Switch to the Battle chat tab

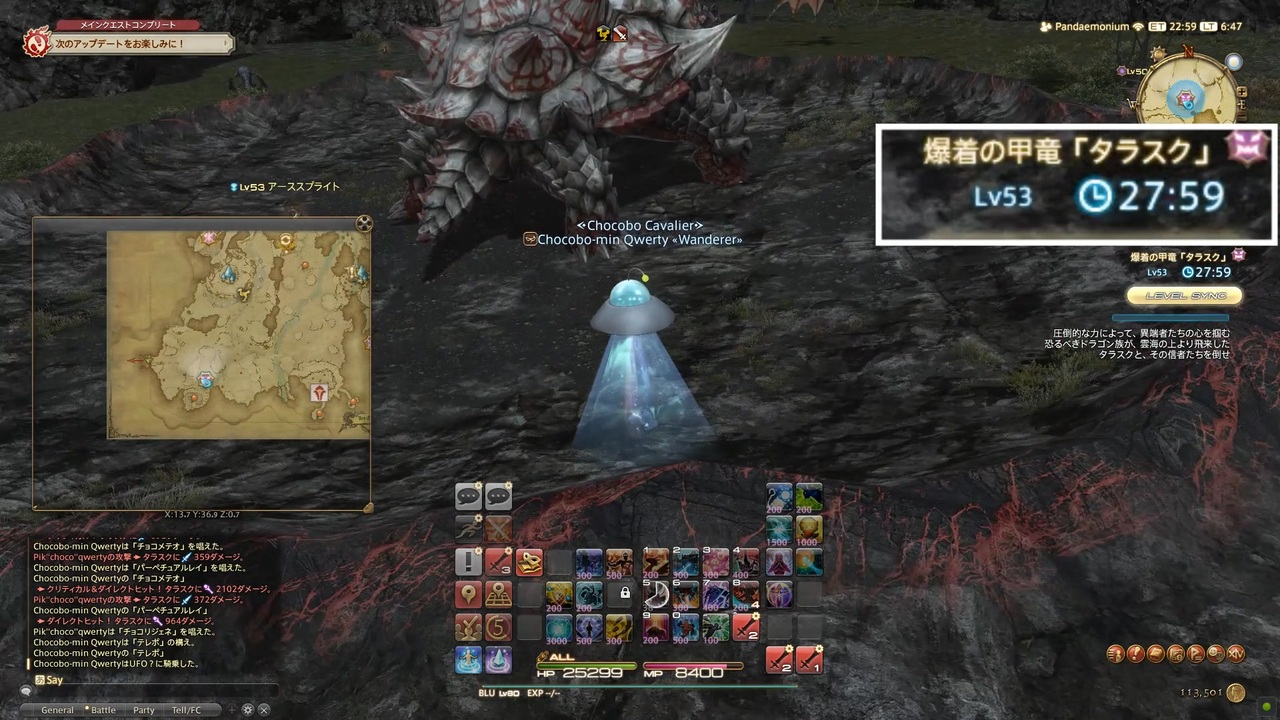click(x=103, y=709)
